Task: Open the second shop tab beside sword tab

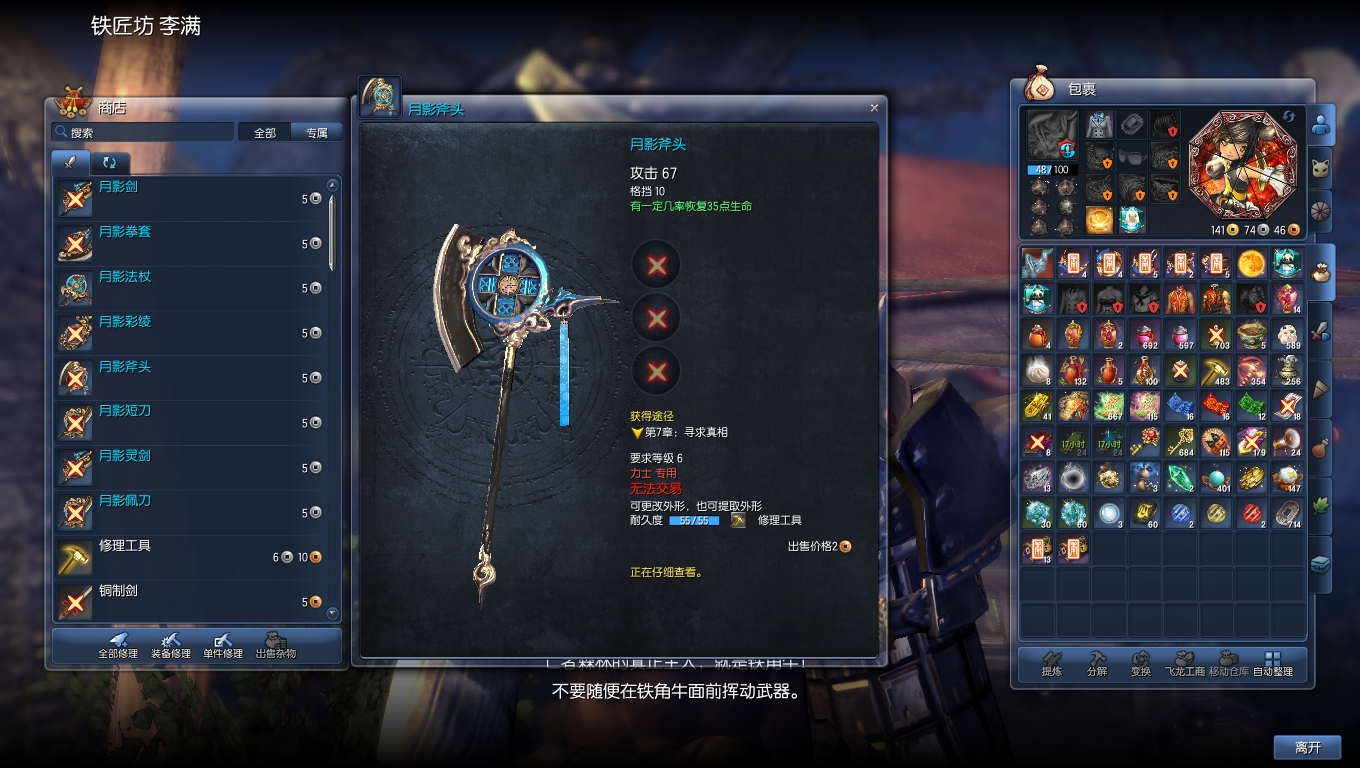Action: (x=109, y=162)
